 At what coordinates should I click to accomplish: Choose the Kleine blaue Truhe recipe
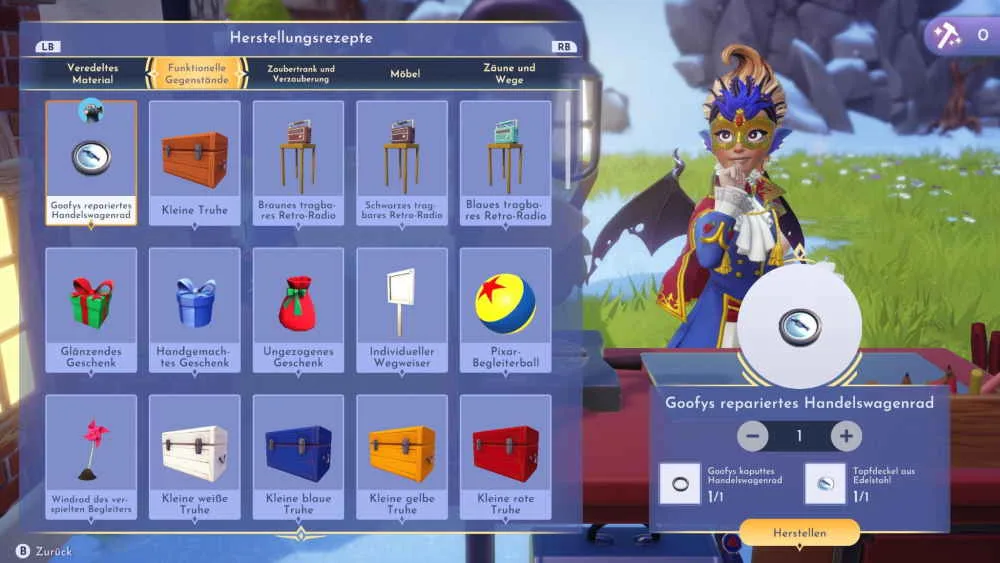298,457
